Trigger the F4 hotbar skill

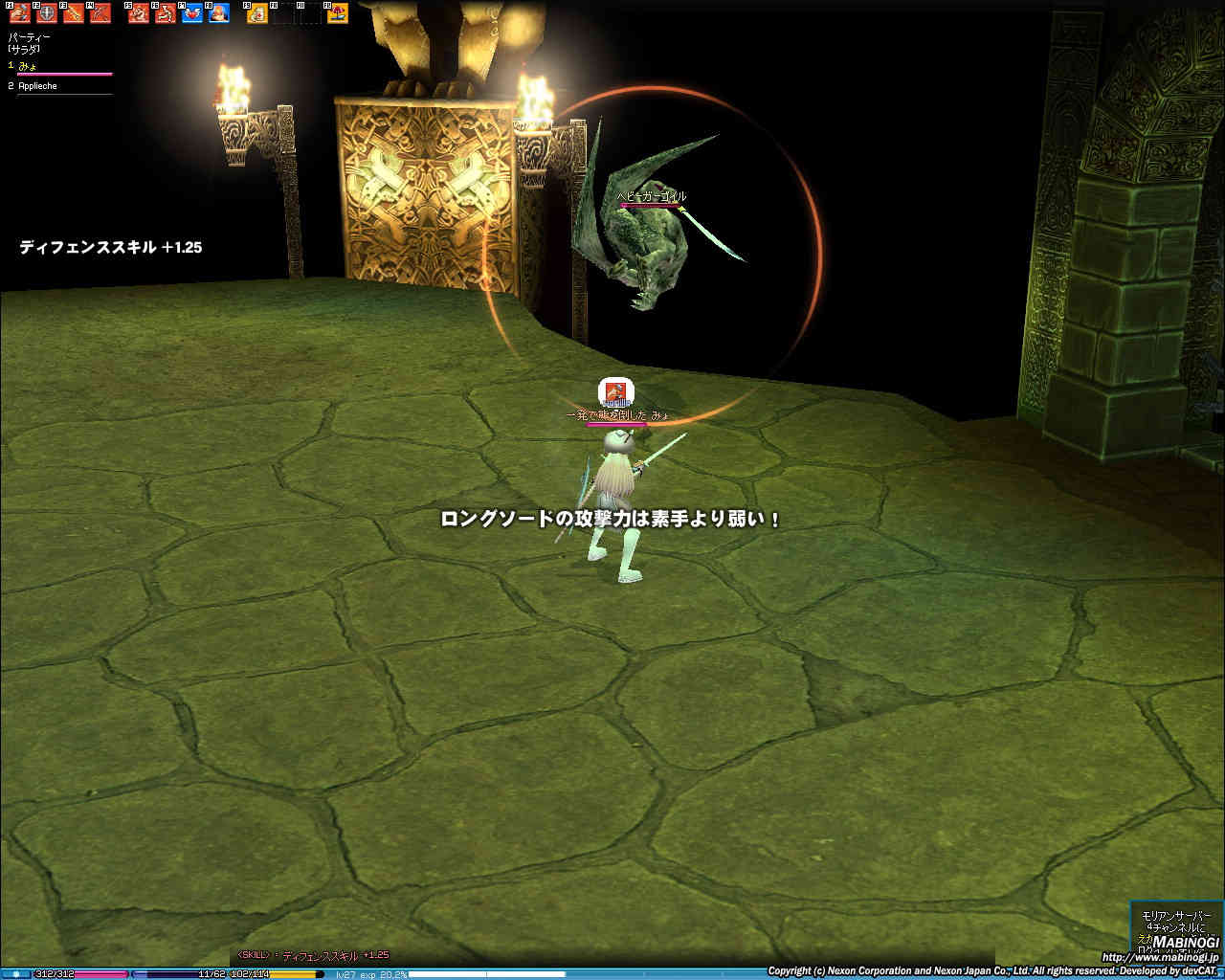[100, 13]
